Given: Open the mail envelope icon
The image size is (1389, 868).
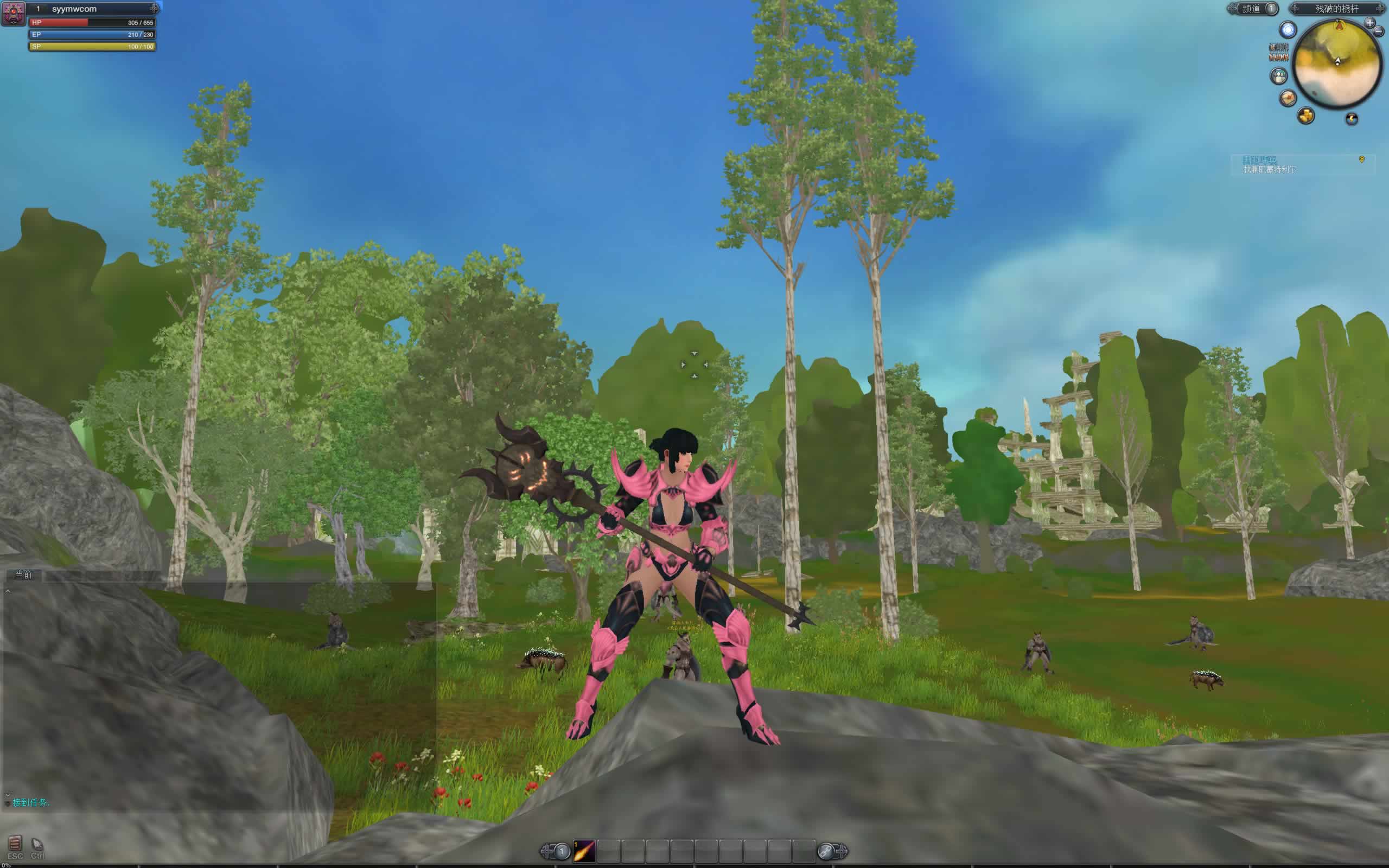Looking at the screenshot, I should point(1288,98).
